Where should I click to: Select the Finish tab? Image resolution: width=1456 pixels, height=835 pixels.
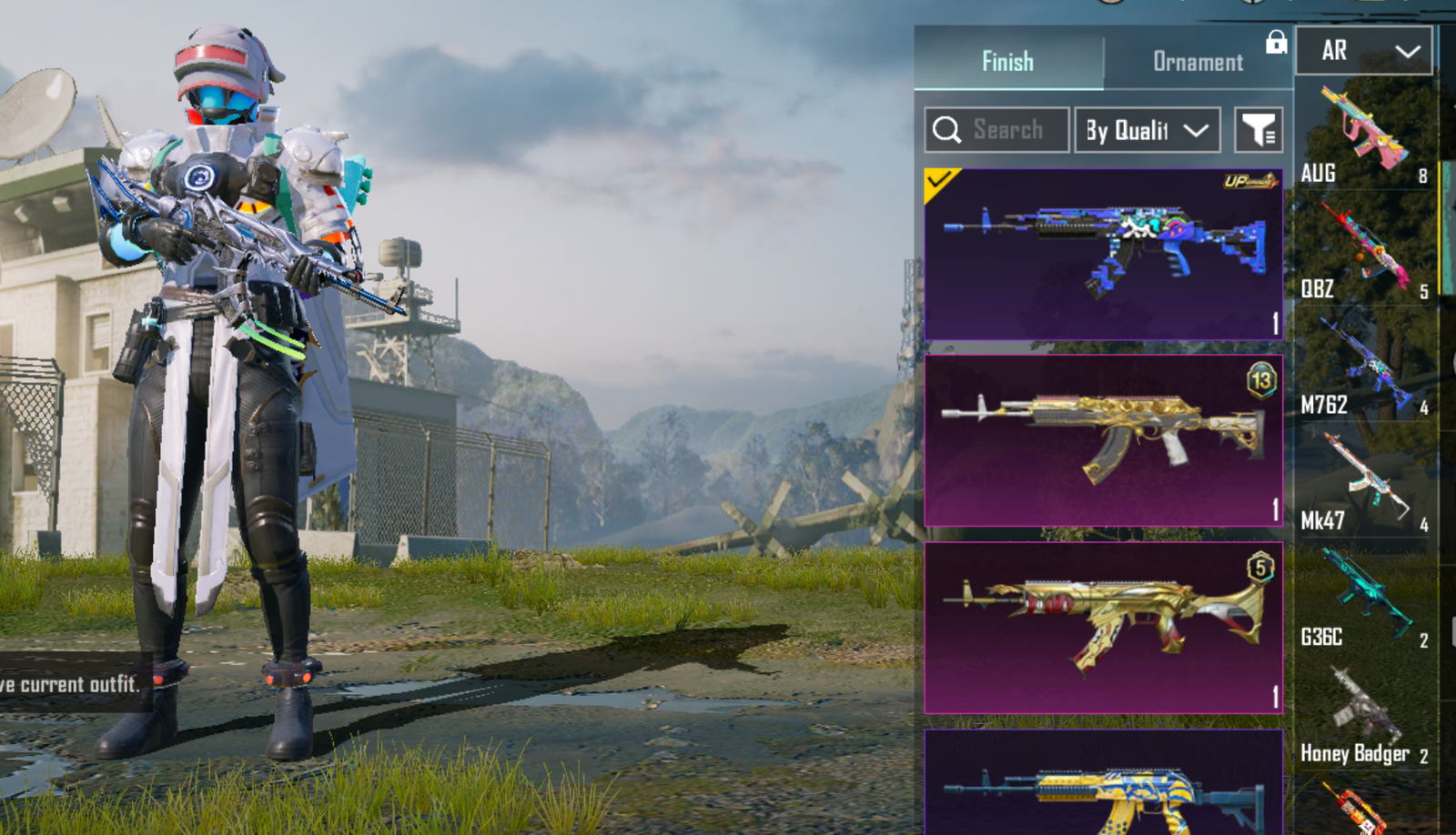point(1006,62)
